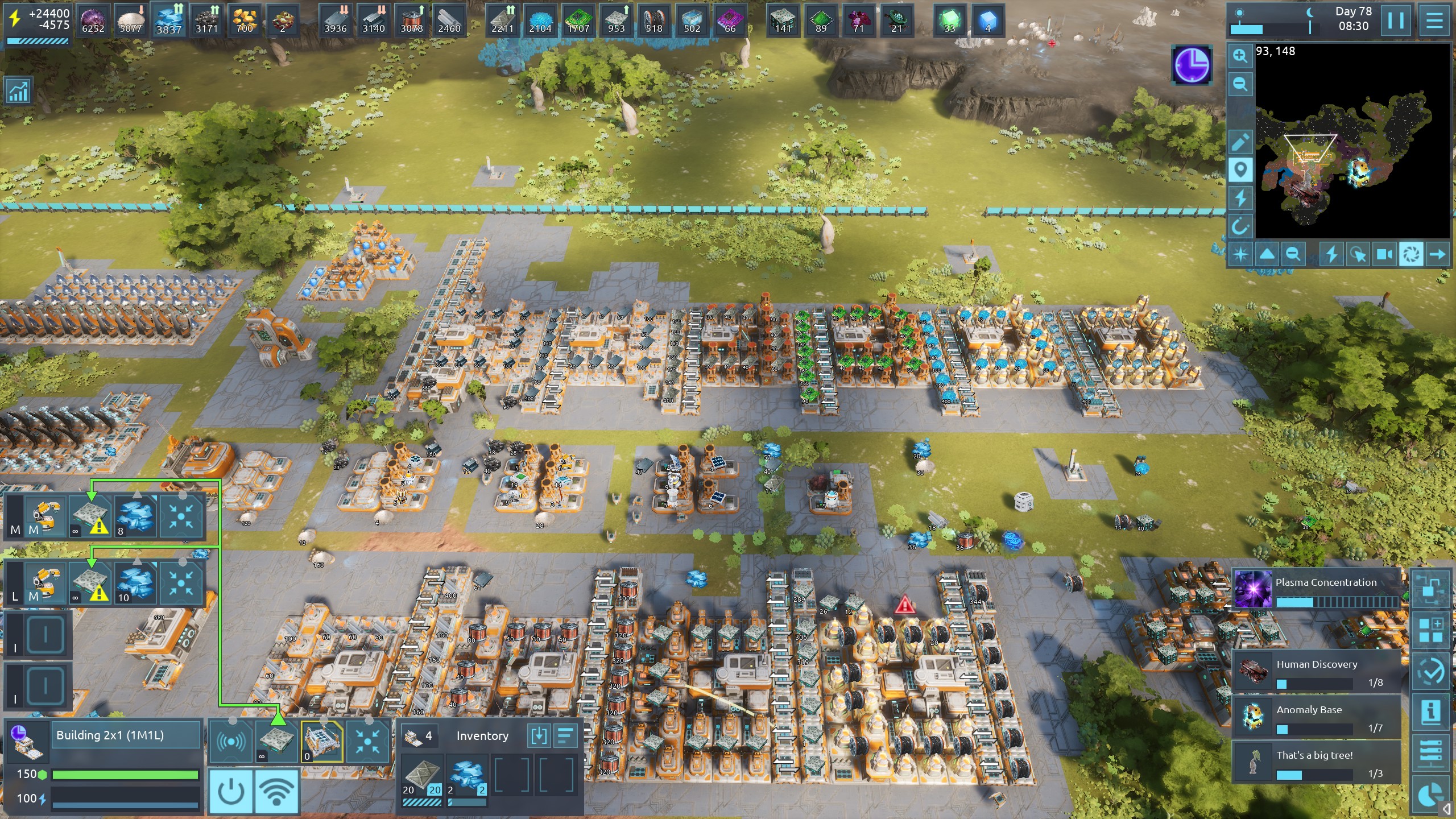Click the Inventory sort button
This screenshot has width=1456, height=819.
[565, 736]
